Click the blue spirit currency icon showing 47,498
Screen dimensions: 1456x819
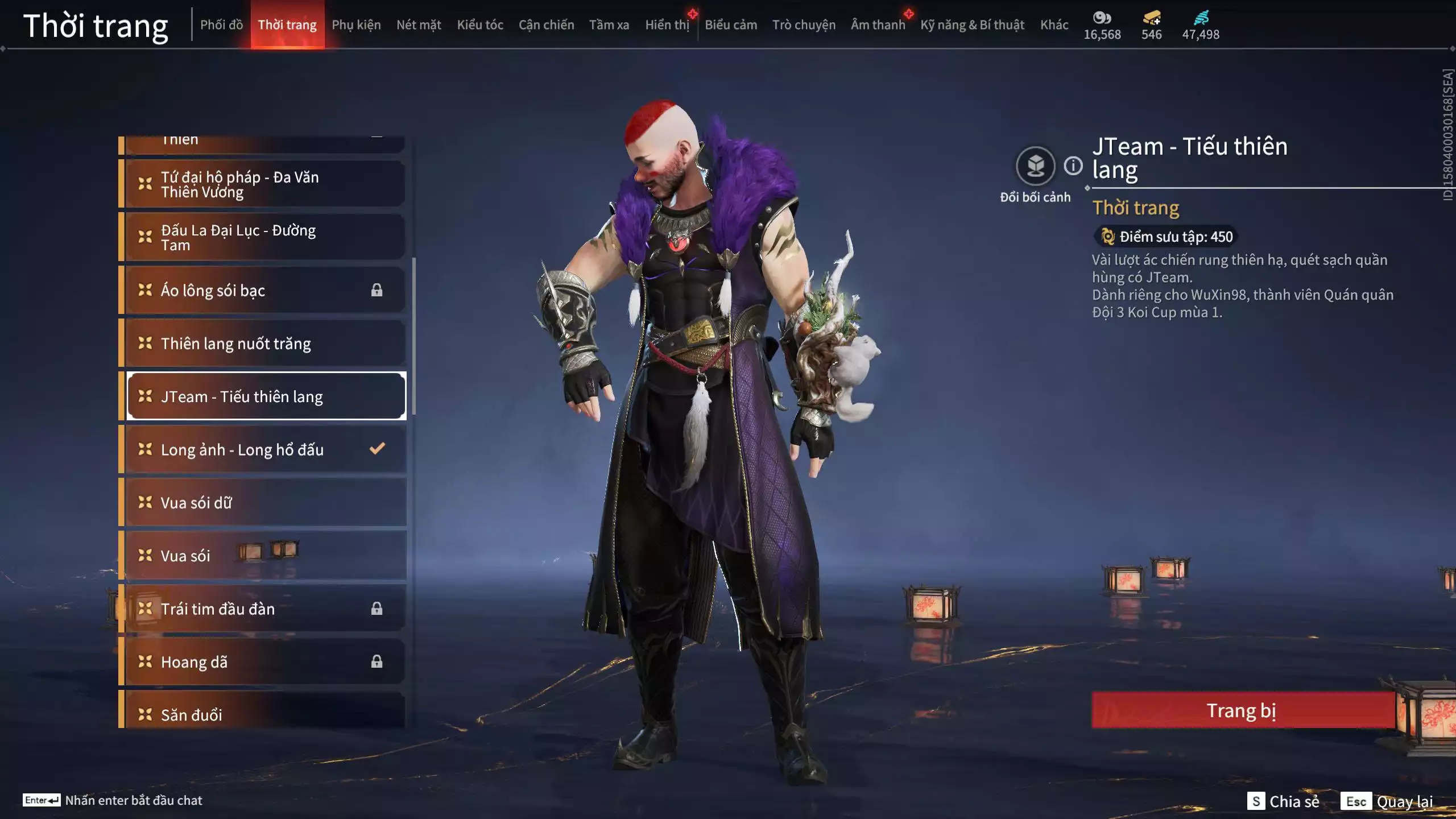(1200, 18)
